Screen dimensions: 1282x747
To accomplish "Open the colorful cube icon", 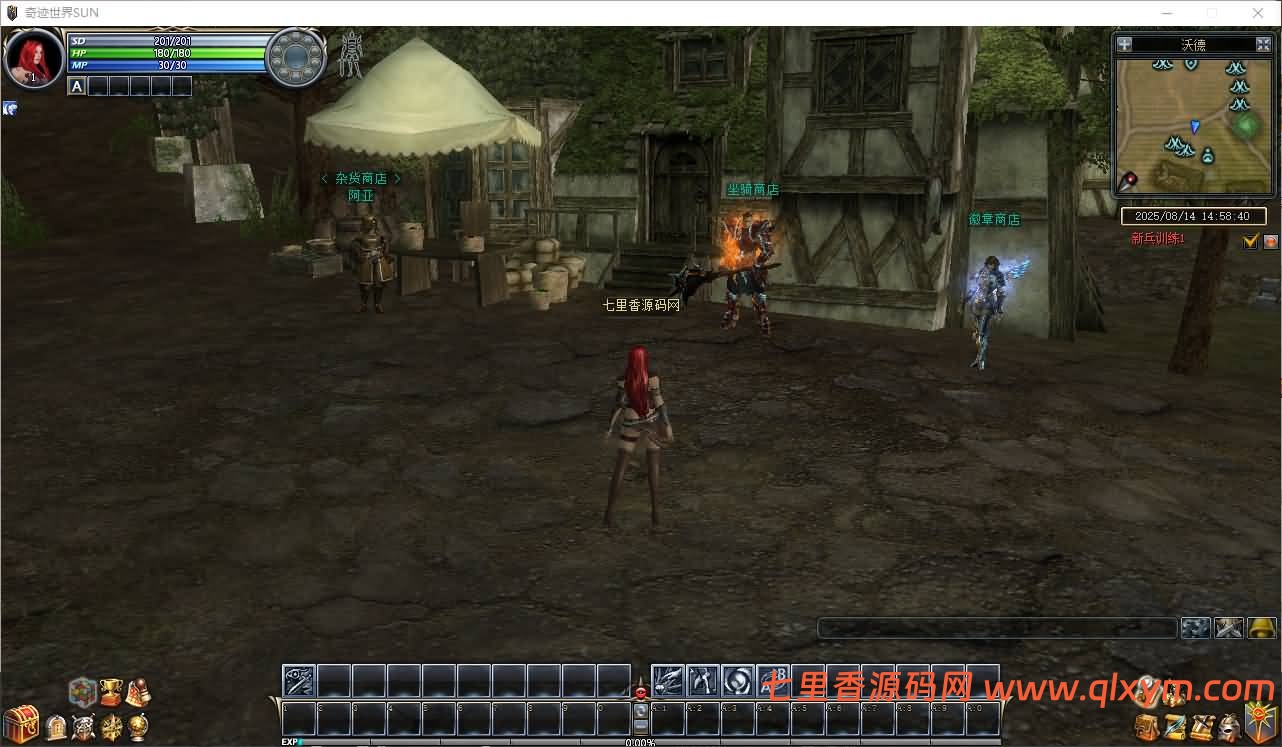I will [x=82, y=691].
